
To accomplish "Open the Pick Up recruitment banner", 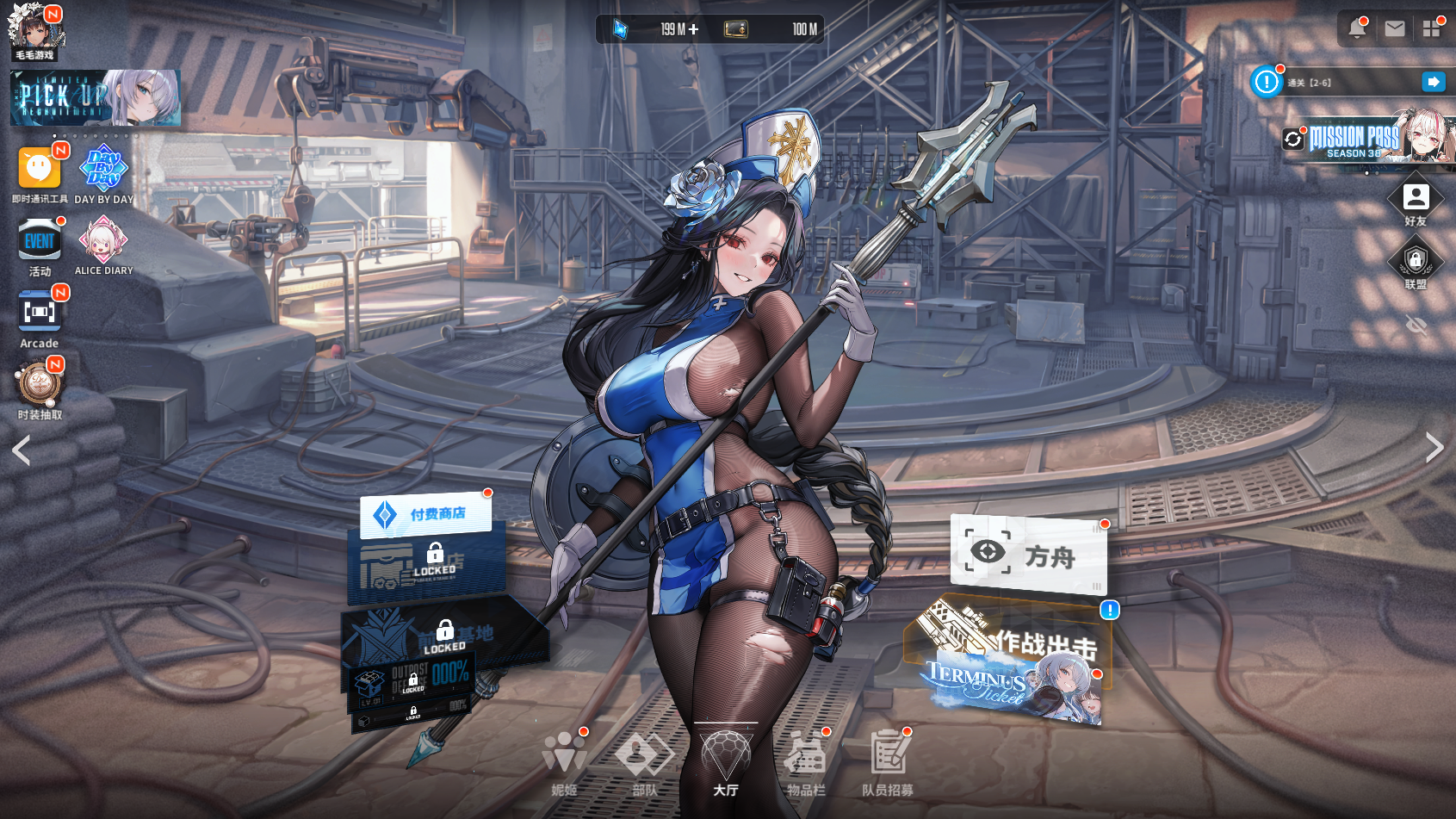I will pyautogui.click(x=95, y=98).
